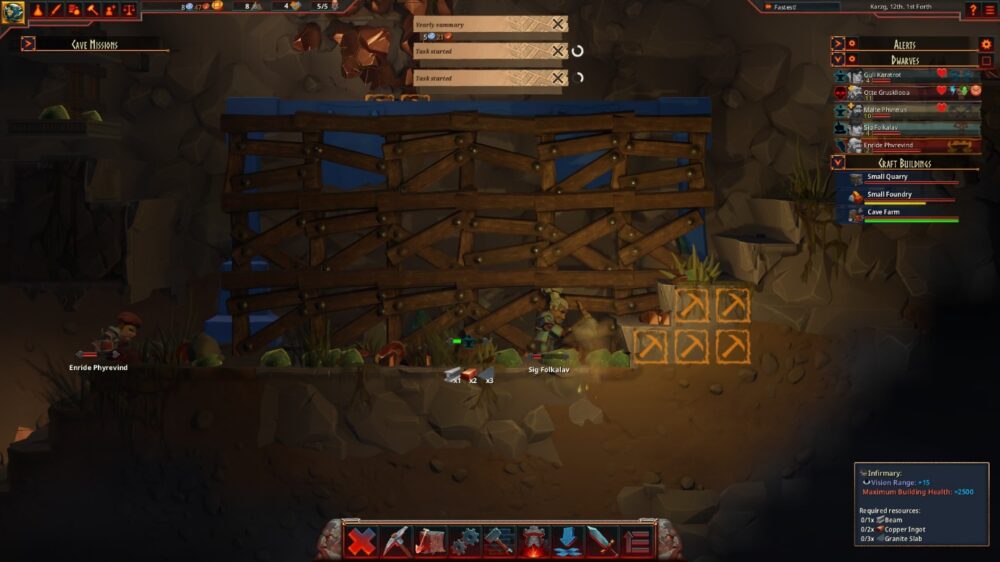
Task: Choose the sword attack tool
Action: pos(601,541)
